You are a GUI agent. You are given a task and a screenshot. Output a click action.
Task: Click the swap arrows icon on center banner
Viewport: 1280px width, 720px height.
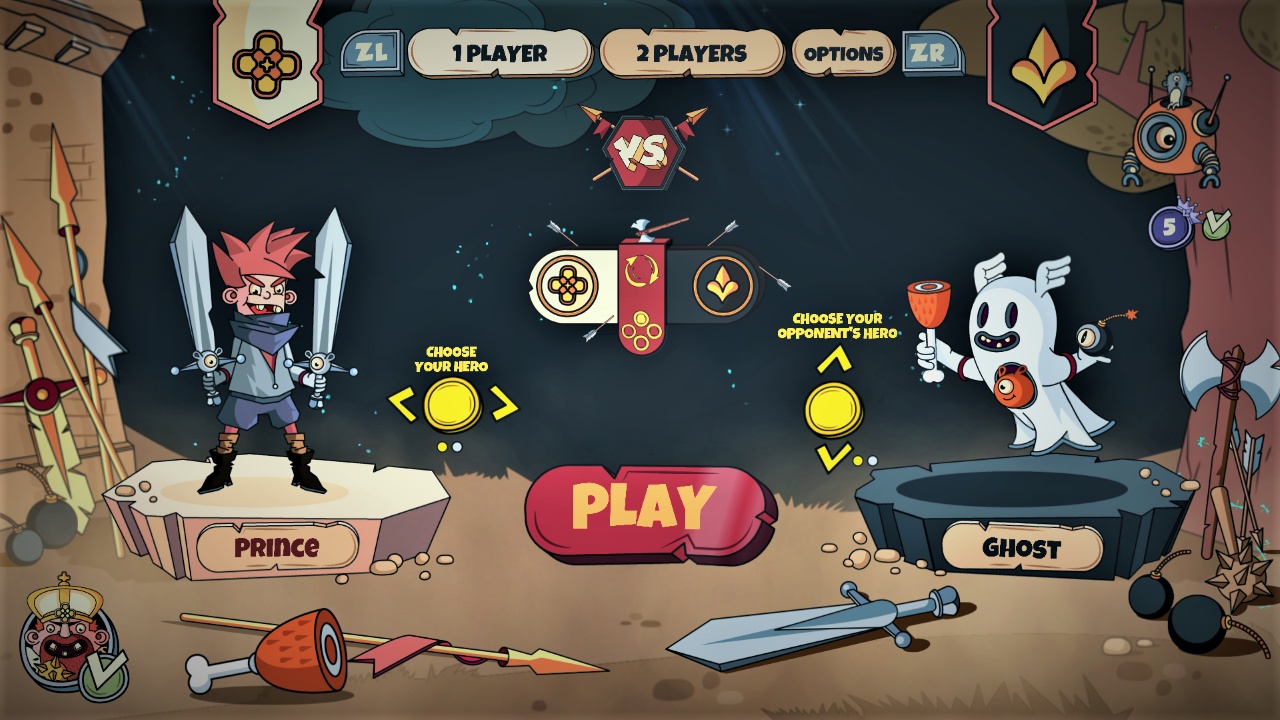[x=643, y=268]
